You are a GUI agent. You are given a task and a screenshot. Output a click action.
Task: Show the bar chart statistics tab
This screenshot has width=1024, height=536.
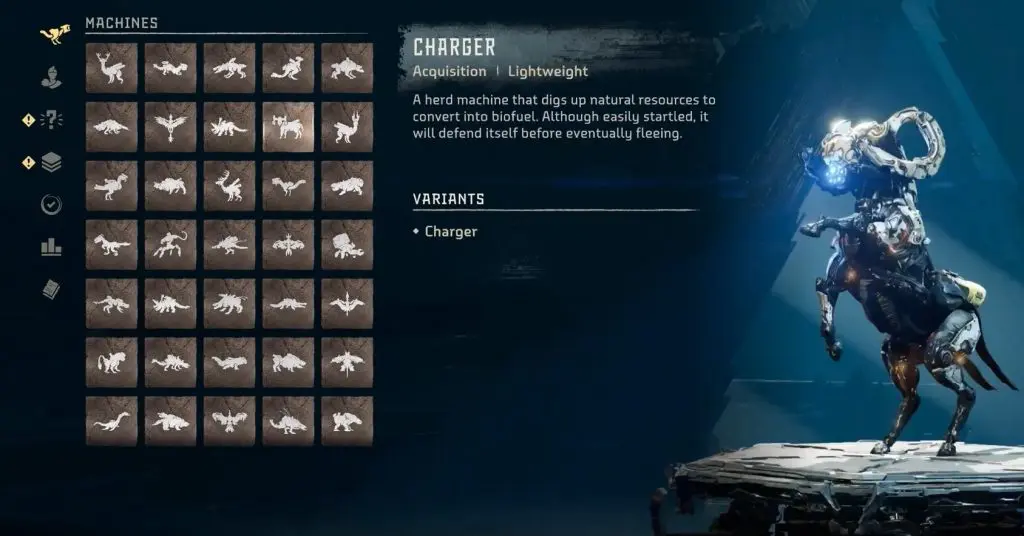click(52, 246)
